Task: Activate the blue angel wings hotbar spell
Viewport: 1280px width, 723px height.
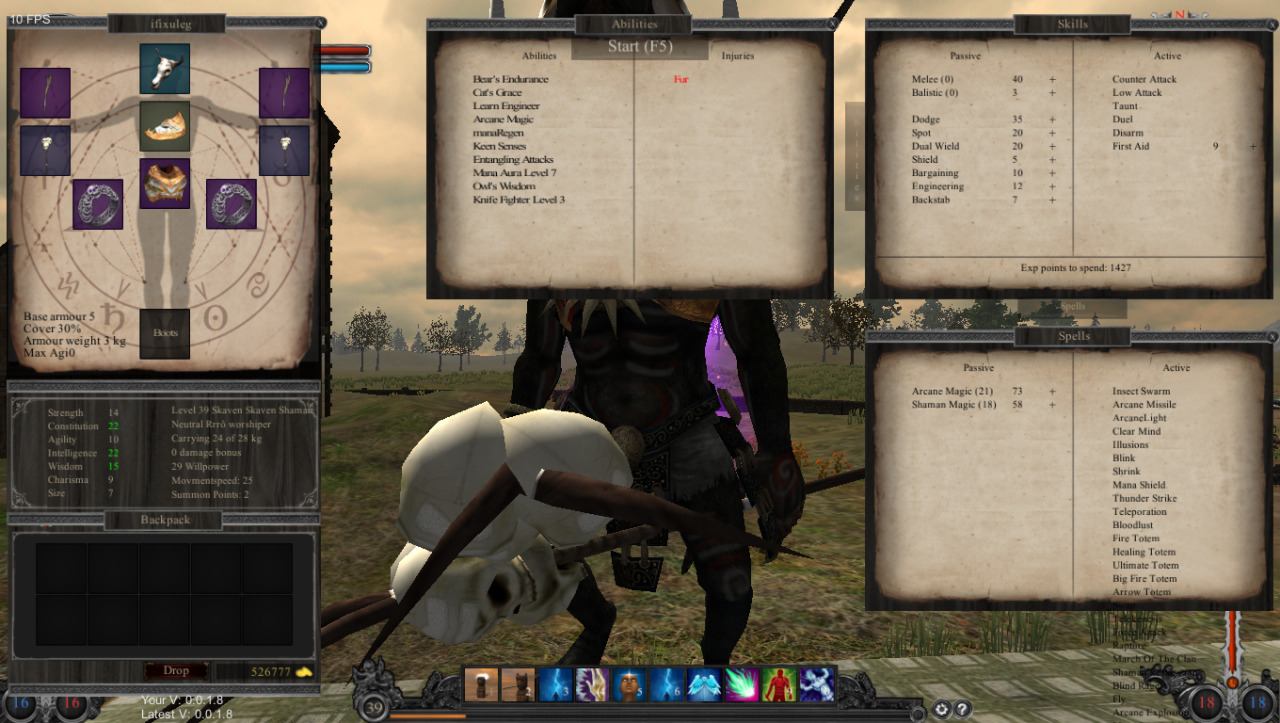Action: tap(704, 685)
